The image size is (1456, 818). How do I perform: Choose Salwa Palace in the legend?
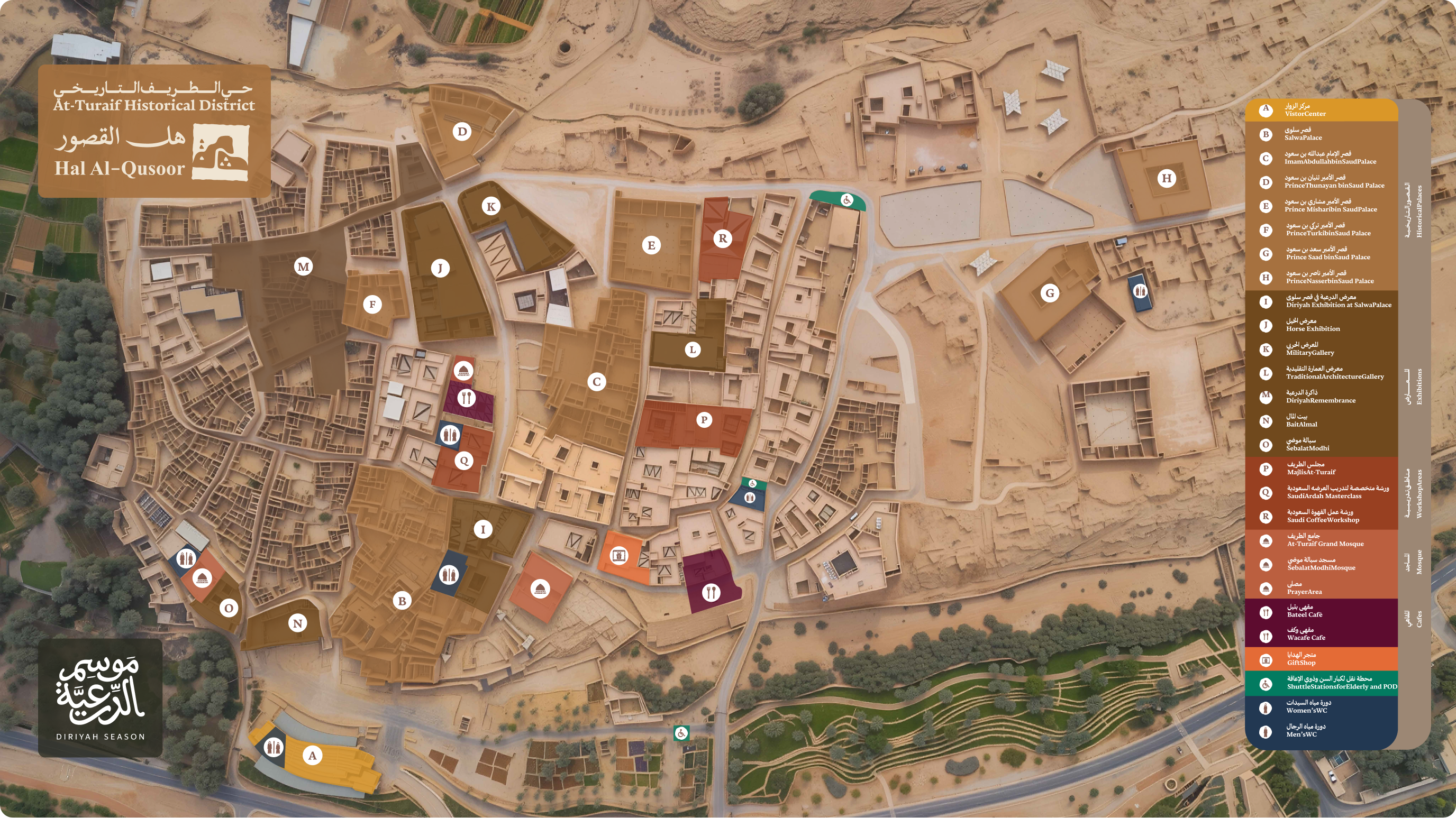pos(1303,134)
